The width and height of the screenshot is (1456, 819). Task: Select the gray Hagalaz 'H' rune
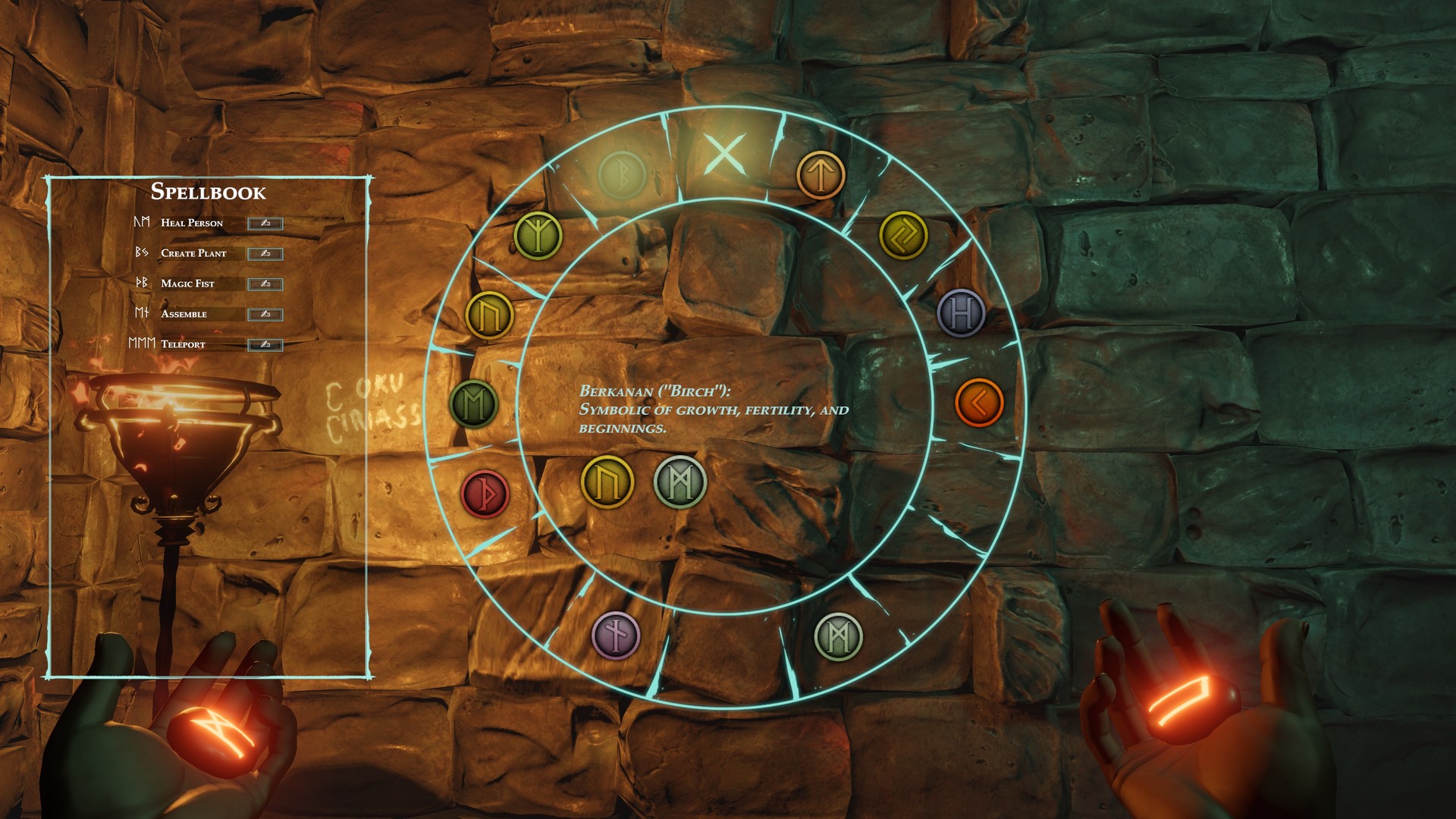962,313
